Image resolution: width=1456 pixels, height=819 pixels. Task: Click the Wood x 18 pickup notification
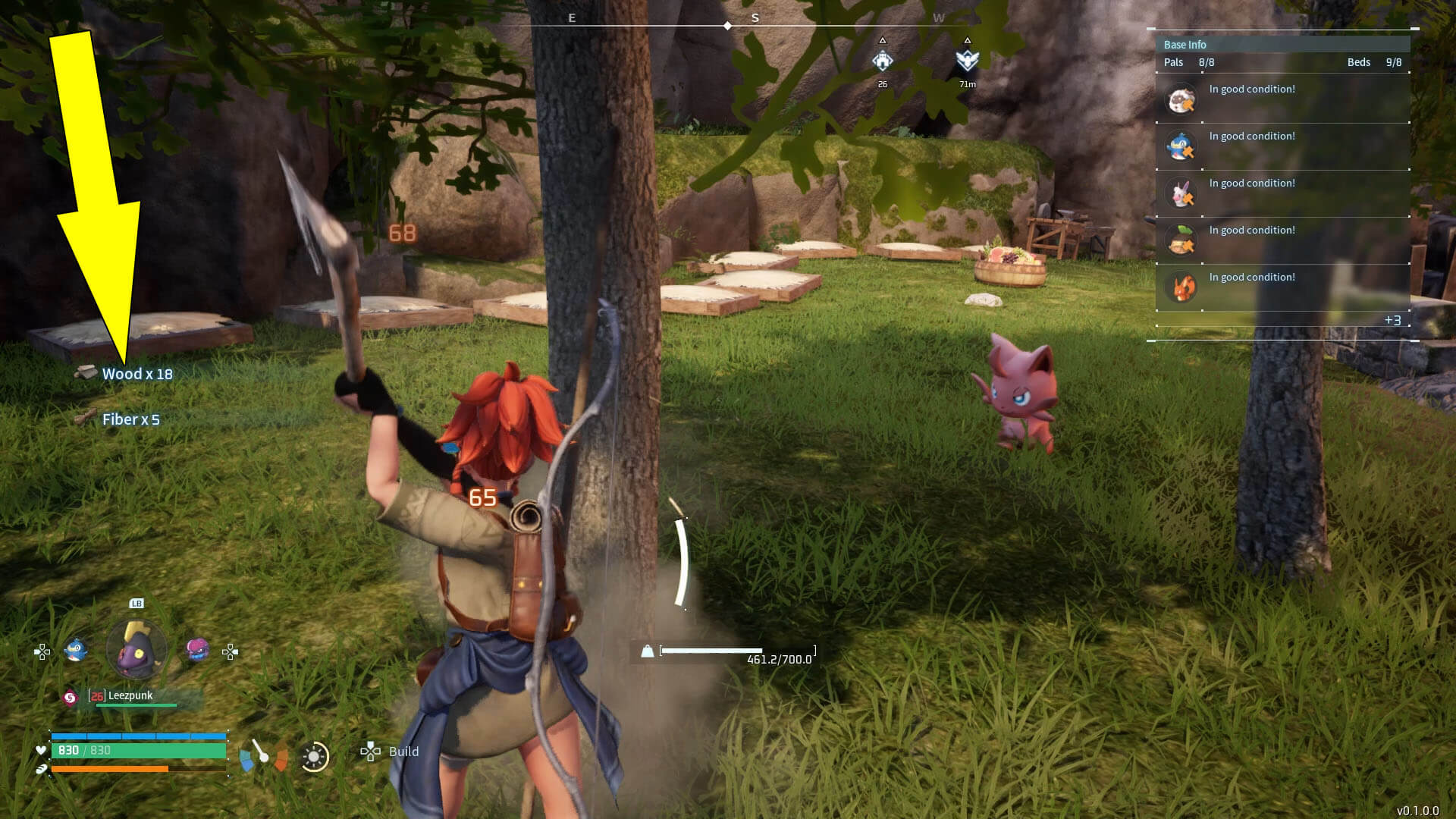tap(136, 374)
